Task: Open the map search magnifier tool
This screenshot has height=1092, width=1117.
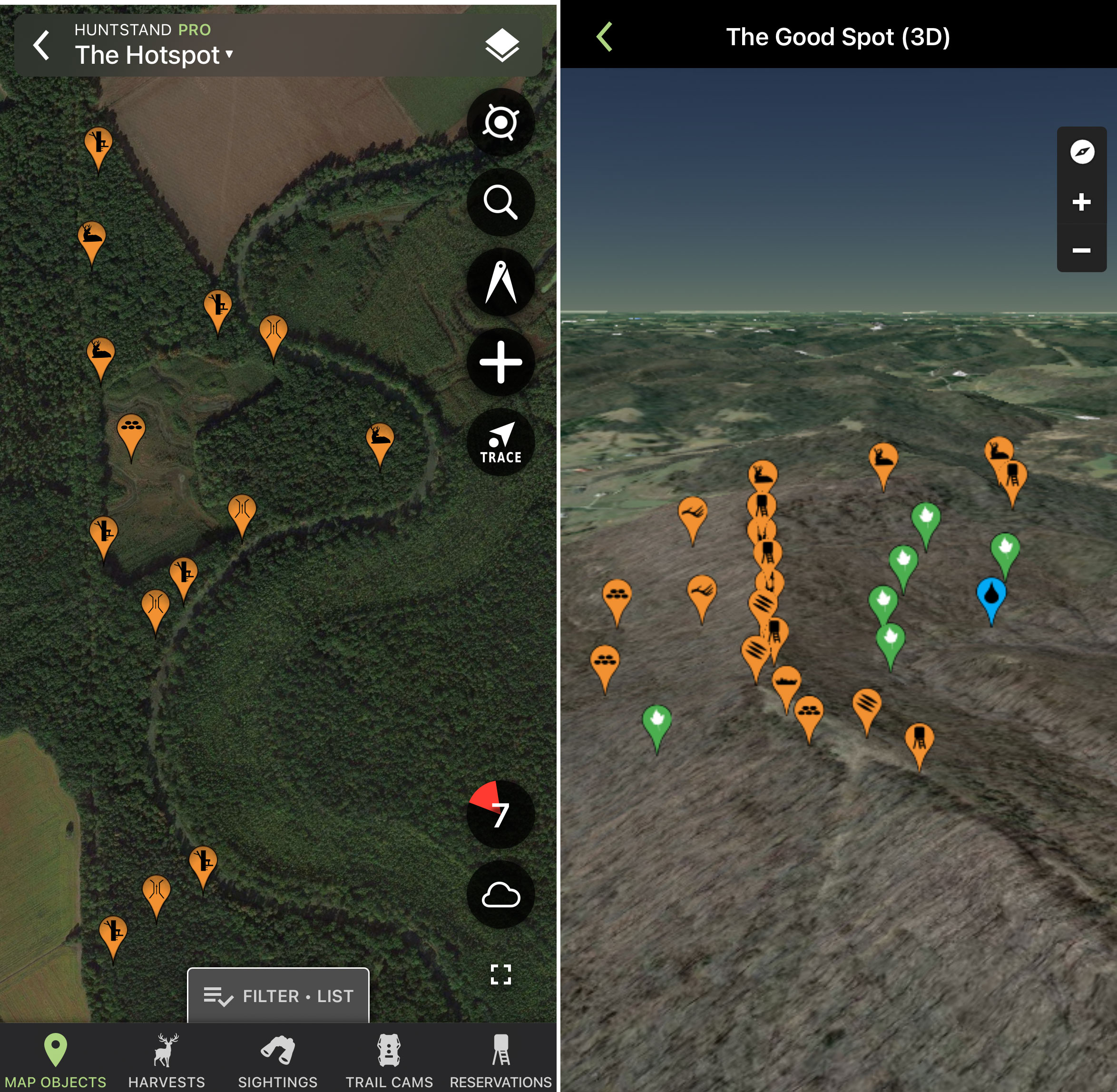Action: [x=500, y=202]
